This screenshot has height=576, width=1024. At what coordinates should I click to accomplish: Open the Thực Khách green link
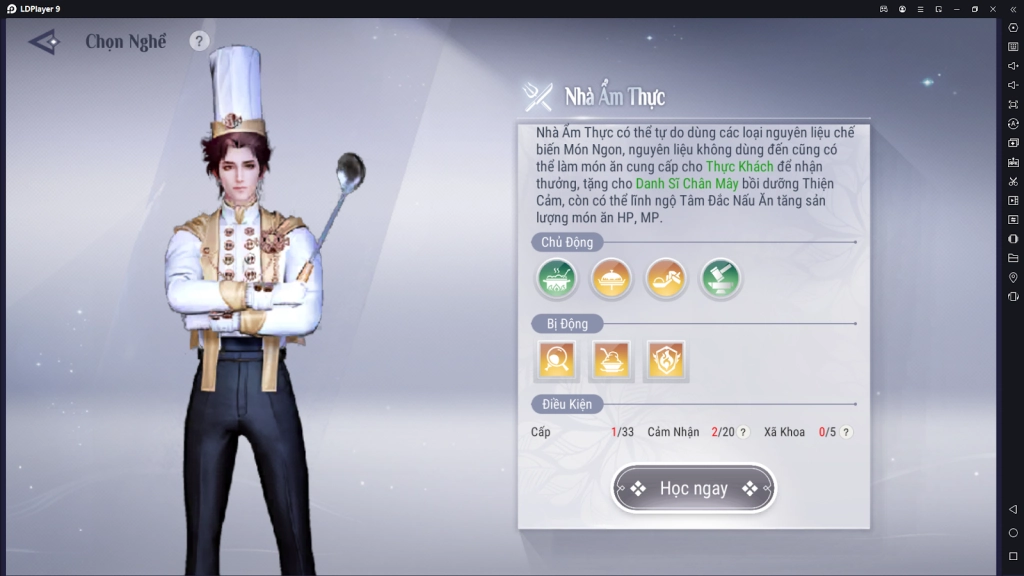click(739, 167)
